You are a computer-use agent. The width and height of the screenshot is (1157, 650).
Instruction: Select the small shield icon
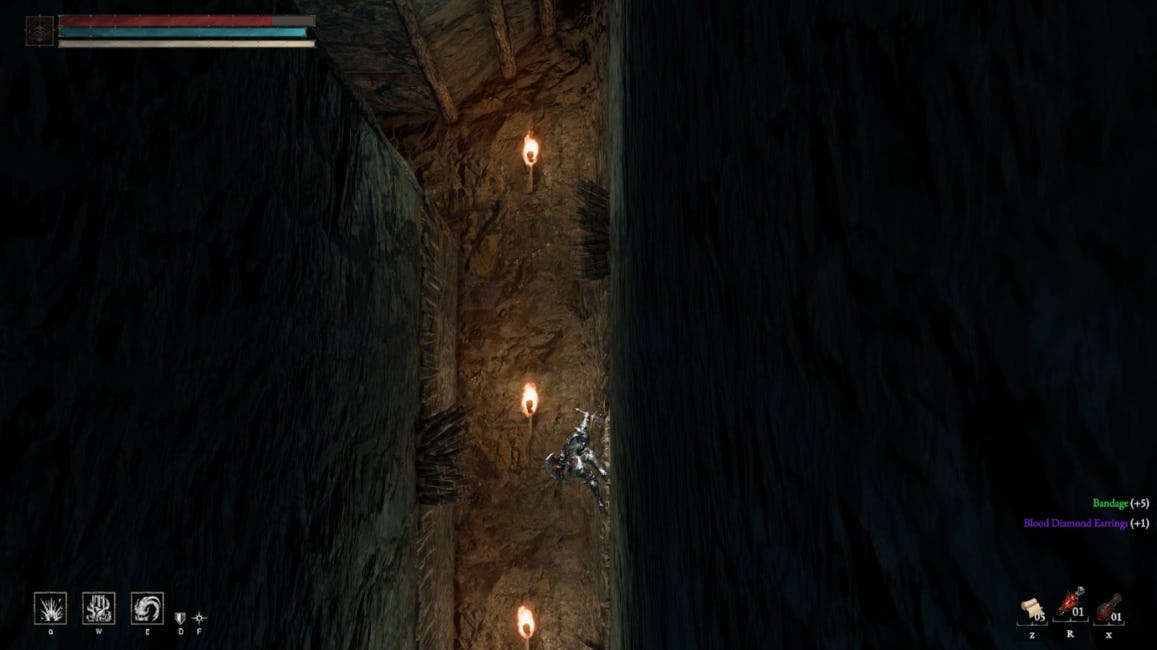181,618
